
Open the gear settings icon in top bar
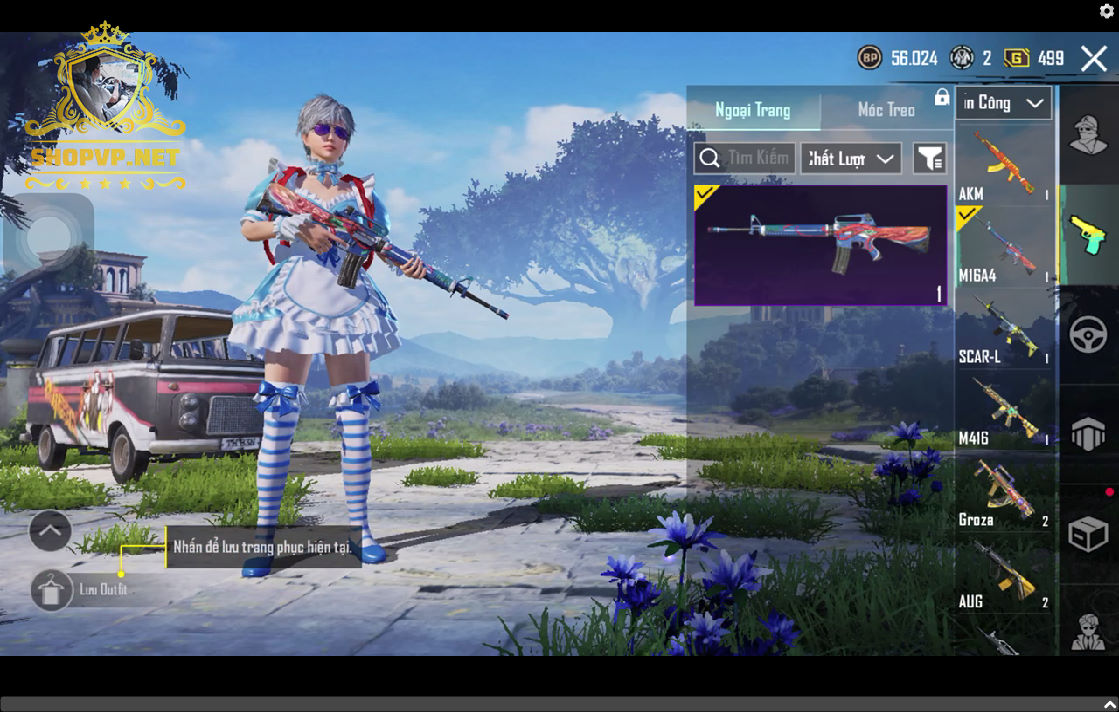1106,12
